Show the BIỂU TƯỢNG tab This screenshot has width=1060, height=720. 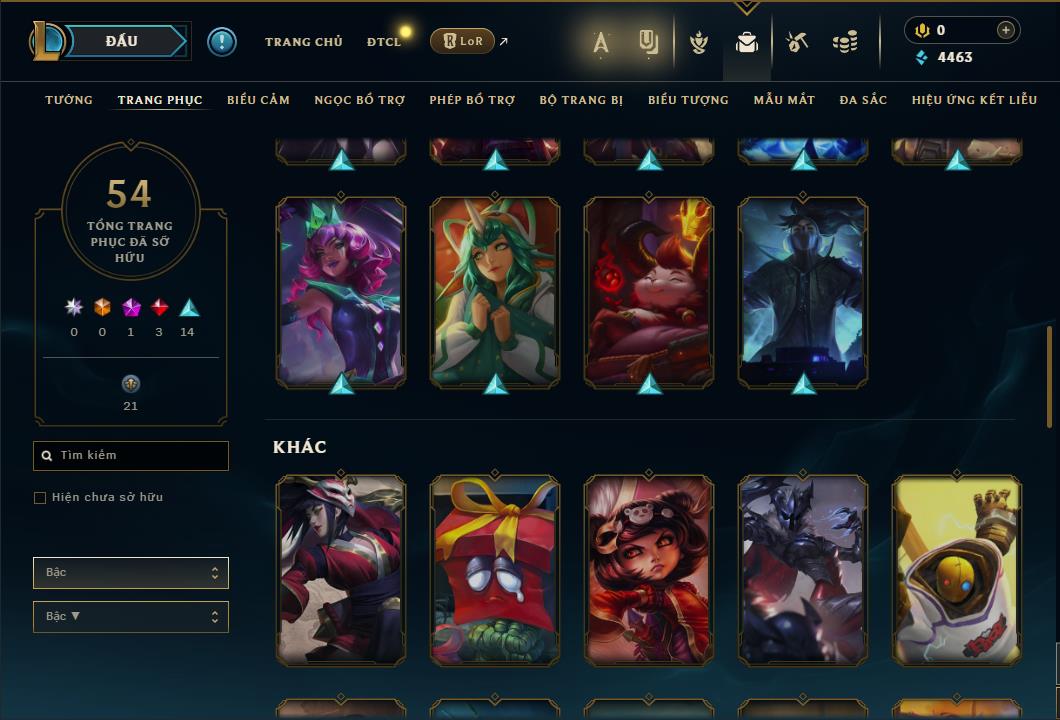tap(688, 100)
